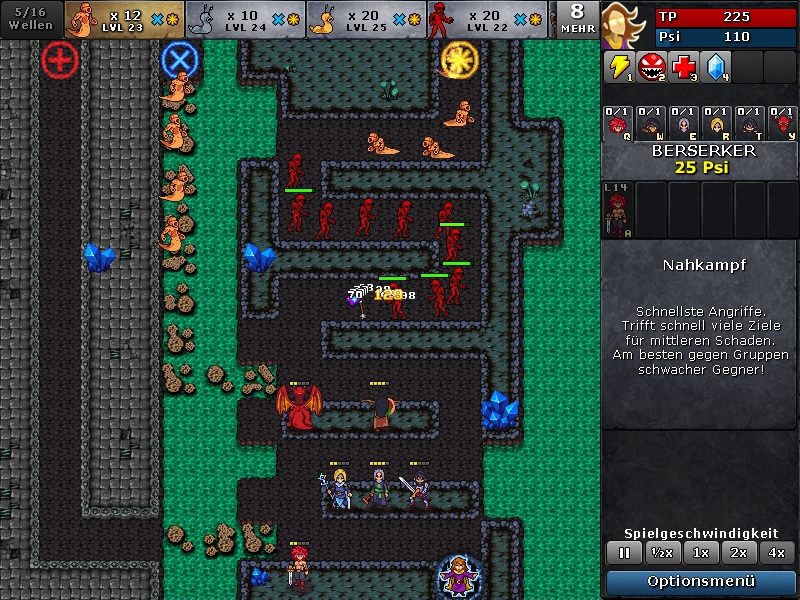The image size is (800, 600).
Task: Use the red cross healing spell
Action: [x=684, y=67]
